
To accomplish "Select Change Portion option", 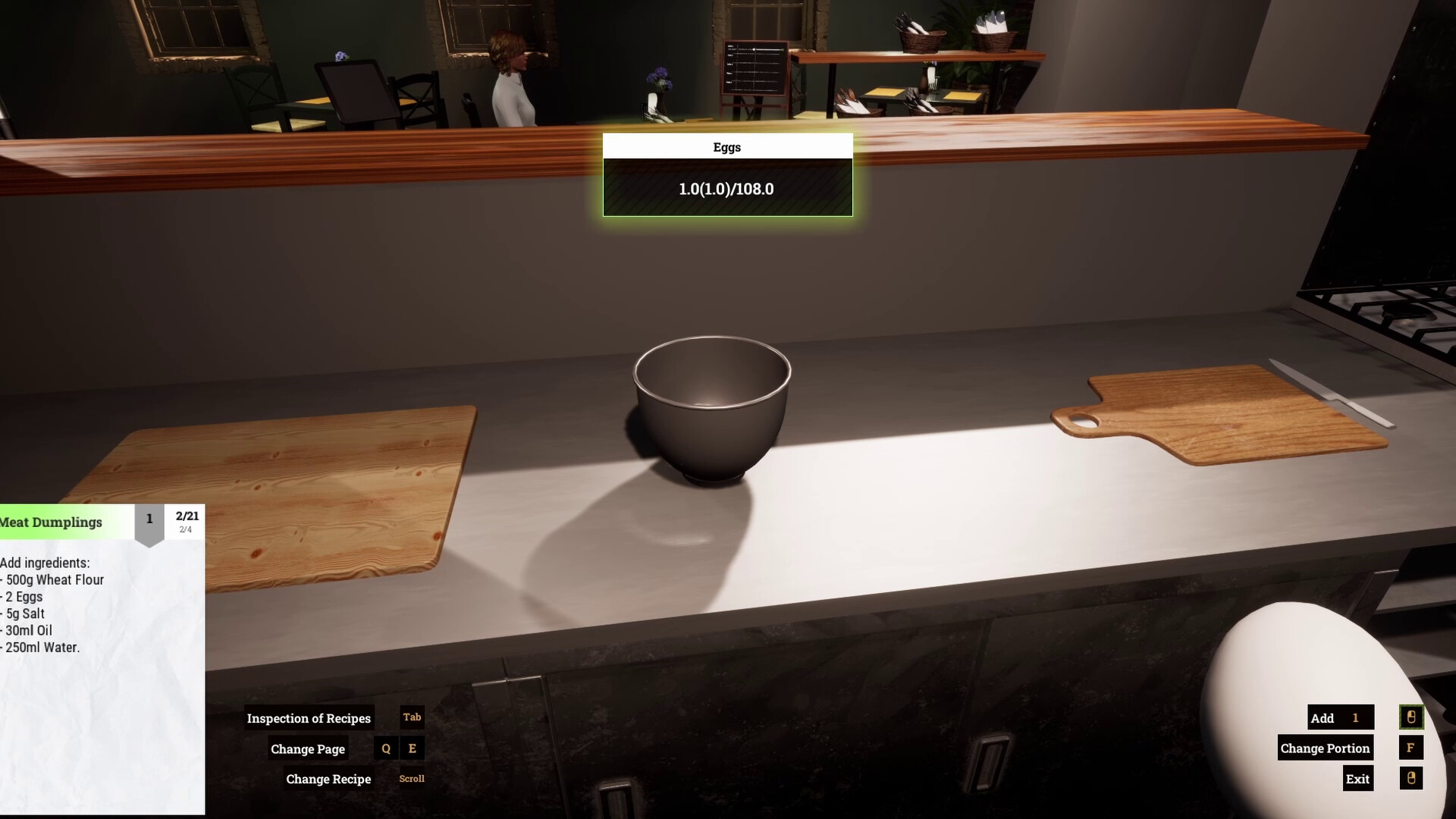I will pos(1325,748).
